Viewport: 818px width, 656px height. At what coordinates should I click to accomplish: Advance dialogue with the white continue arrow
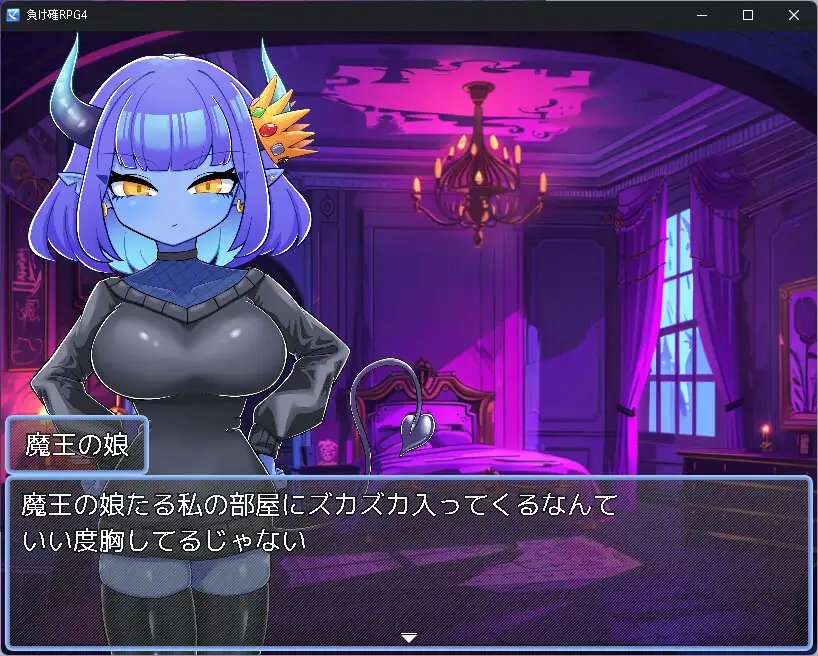pos(408,637)
